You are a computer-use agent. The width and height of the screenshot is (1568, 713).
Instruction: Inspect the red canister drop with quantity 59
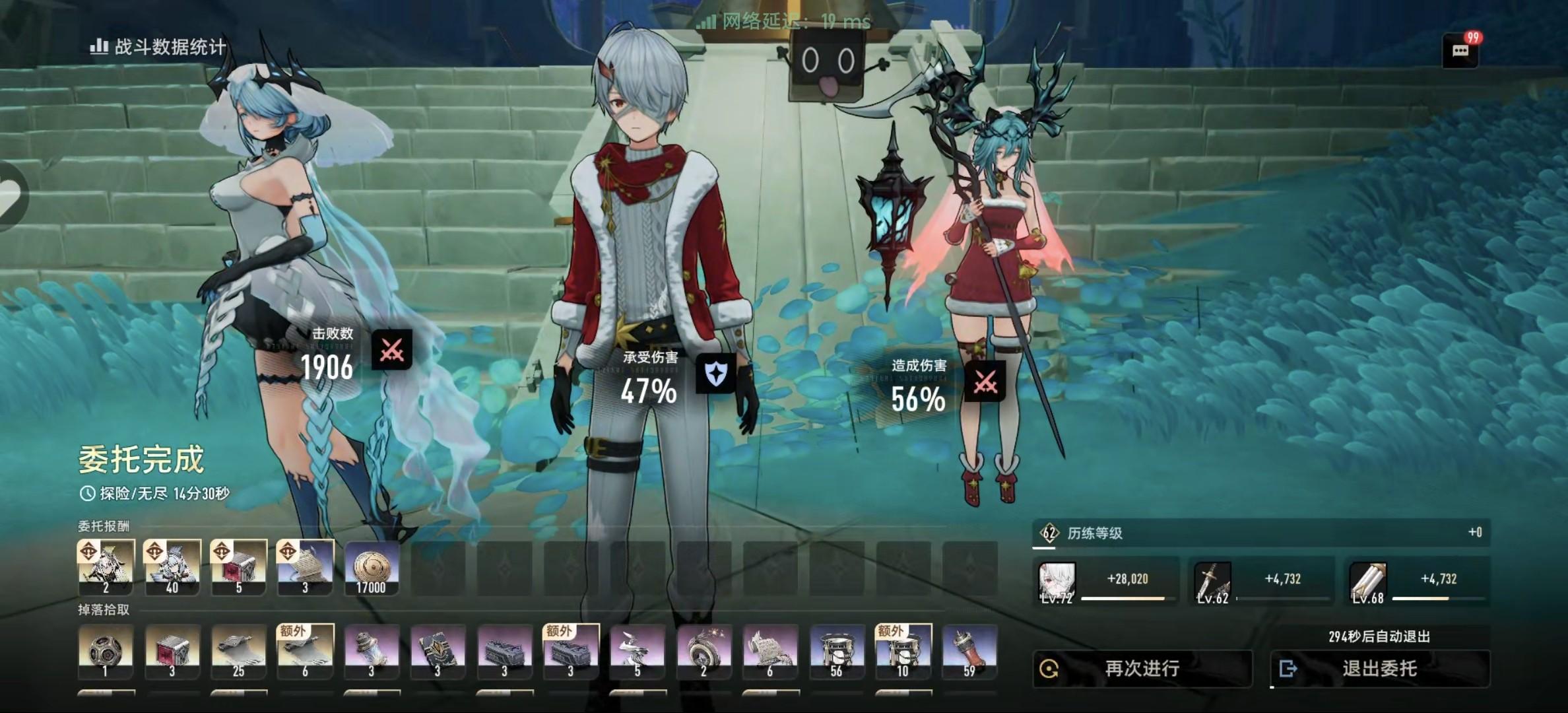point(969,652)
